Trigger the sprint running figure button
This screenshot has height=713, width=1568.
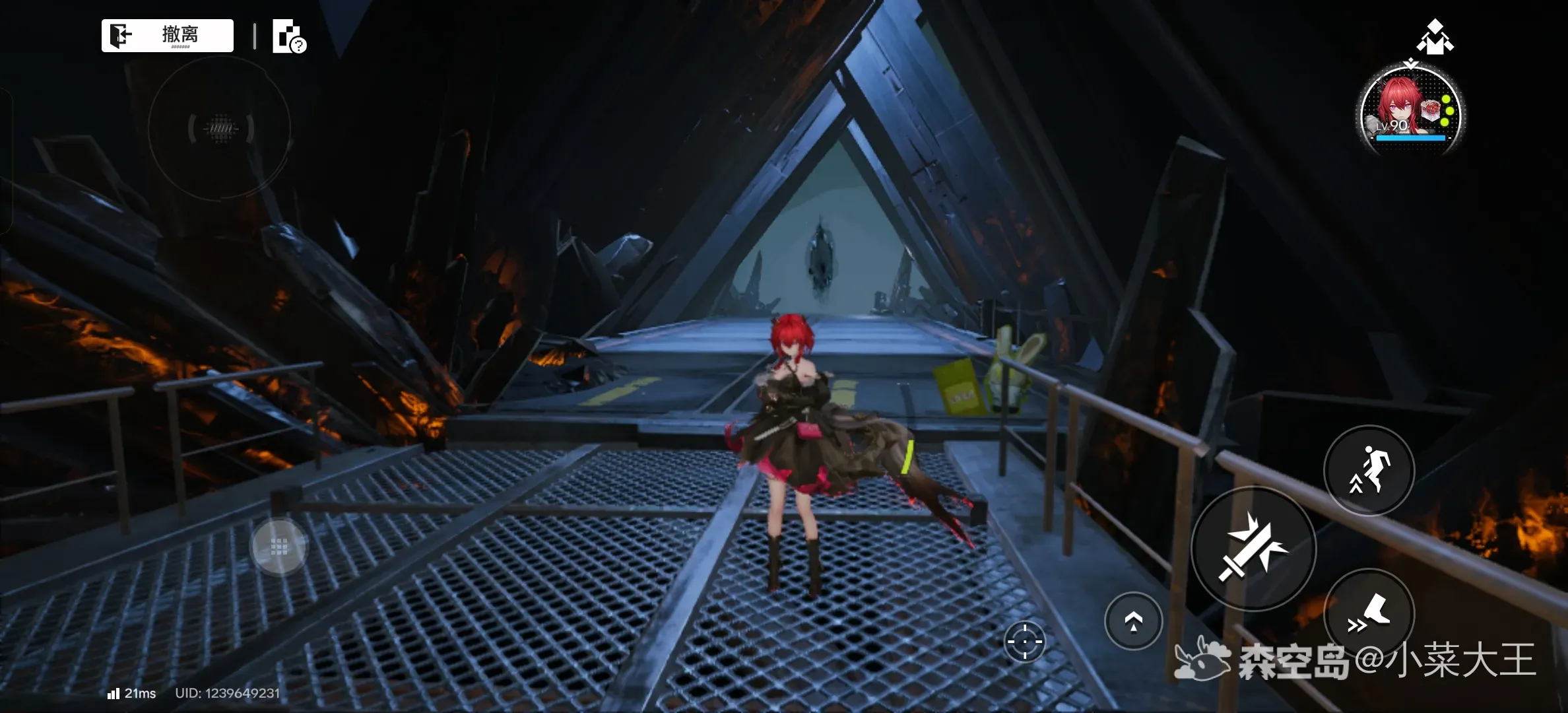pos(1369,470)
